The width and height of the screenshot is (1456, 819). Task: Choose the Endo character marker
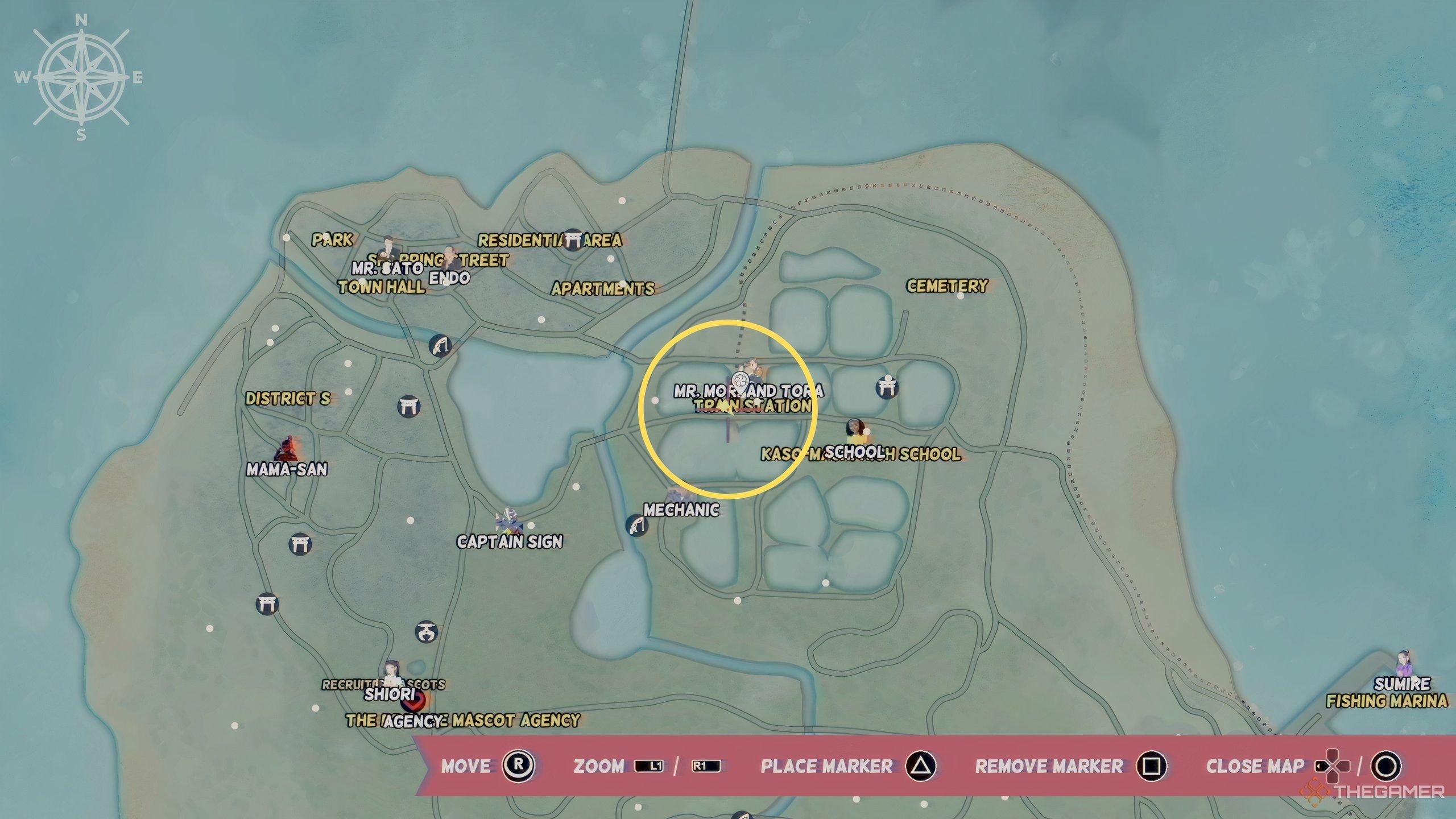click(450, 259)
